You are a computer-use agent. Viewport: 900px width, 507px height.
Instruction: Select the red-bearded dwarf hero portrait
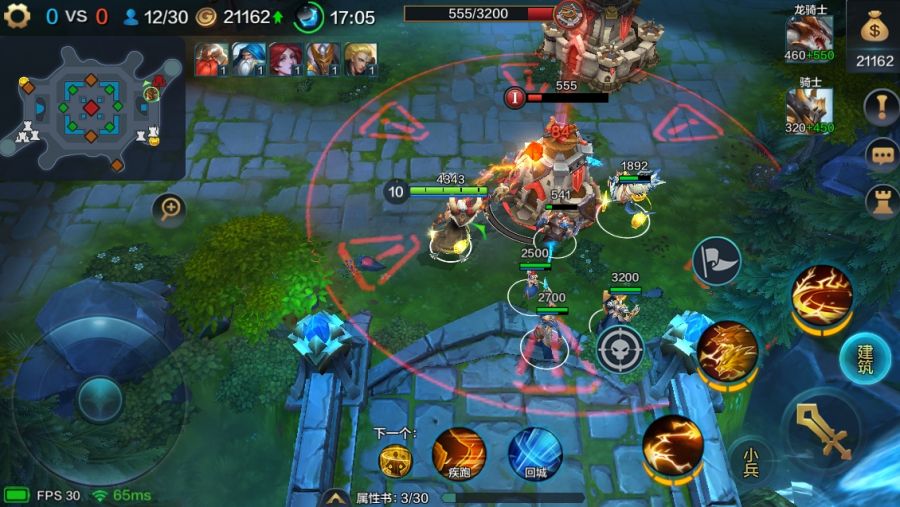pos(209,60)
